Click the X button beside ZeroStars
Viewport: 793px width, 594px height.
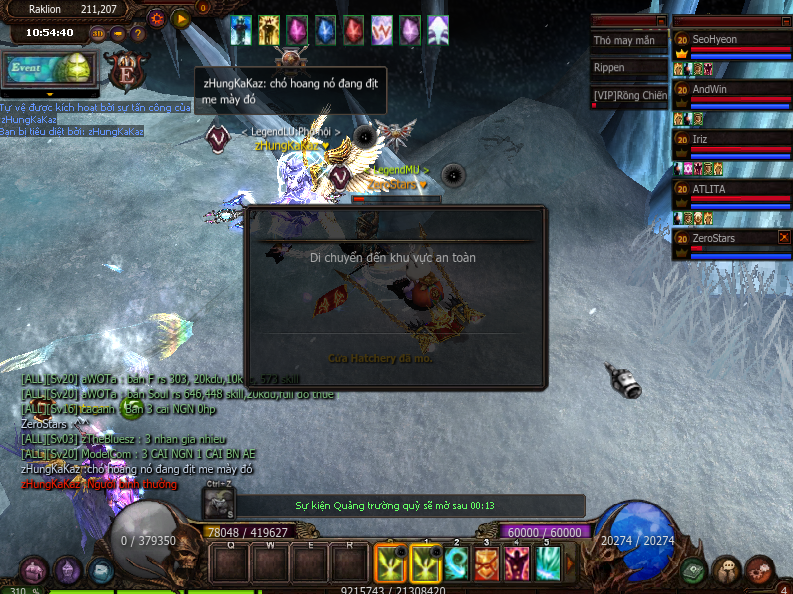784,237
